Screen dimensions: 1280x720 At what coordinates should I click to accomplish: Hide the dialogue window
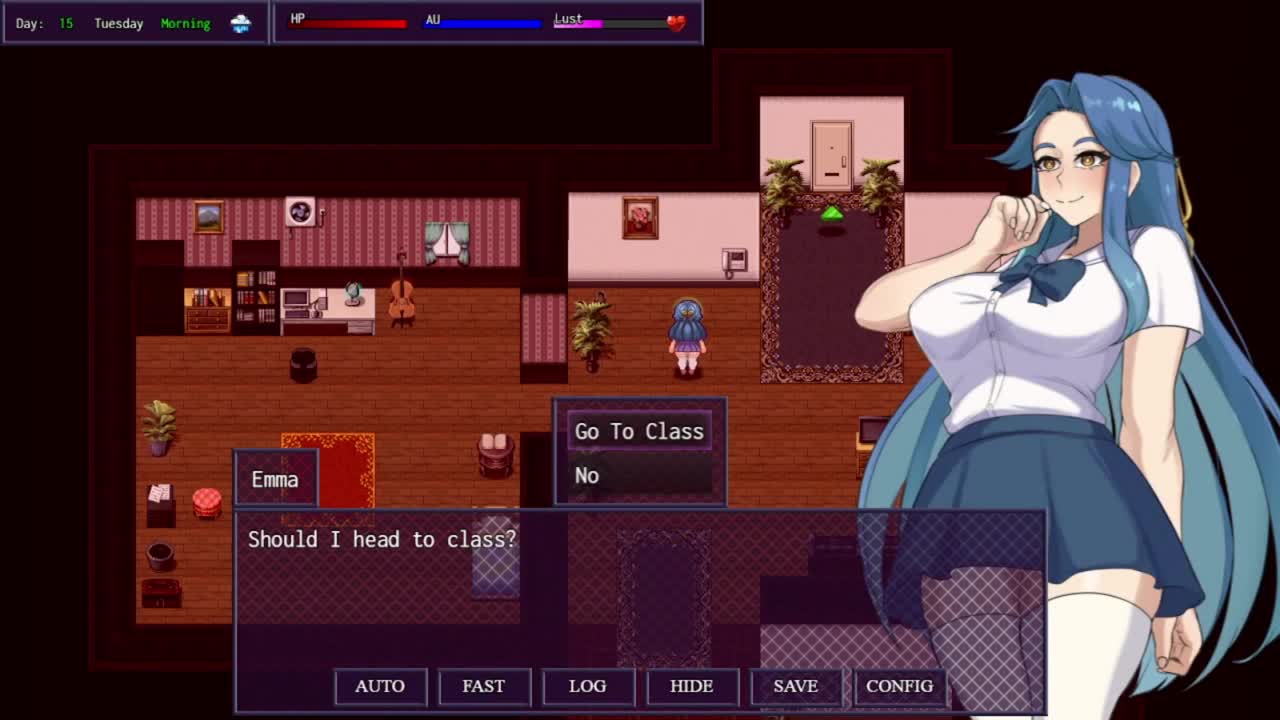tap(692, 686)
